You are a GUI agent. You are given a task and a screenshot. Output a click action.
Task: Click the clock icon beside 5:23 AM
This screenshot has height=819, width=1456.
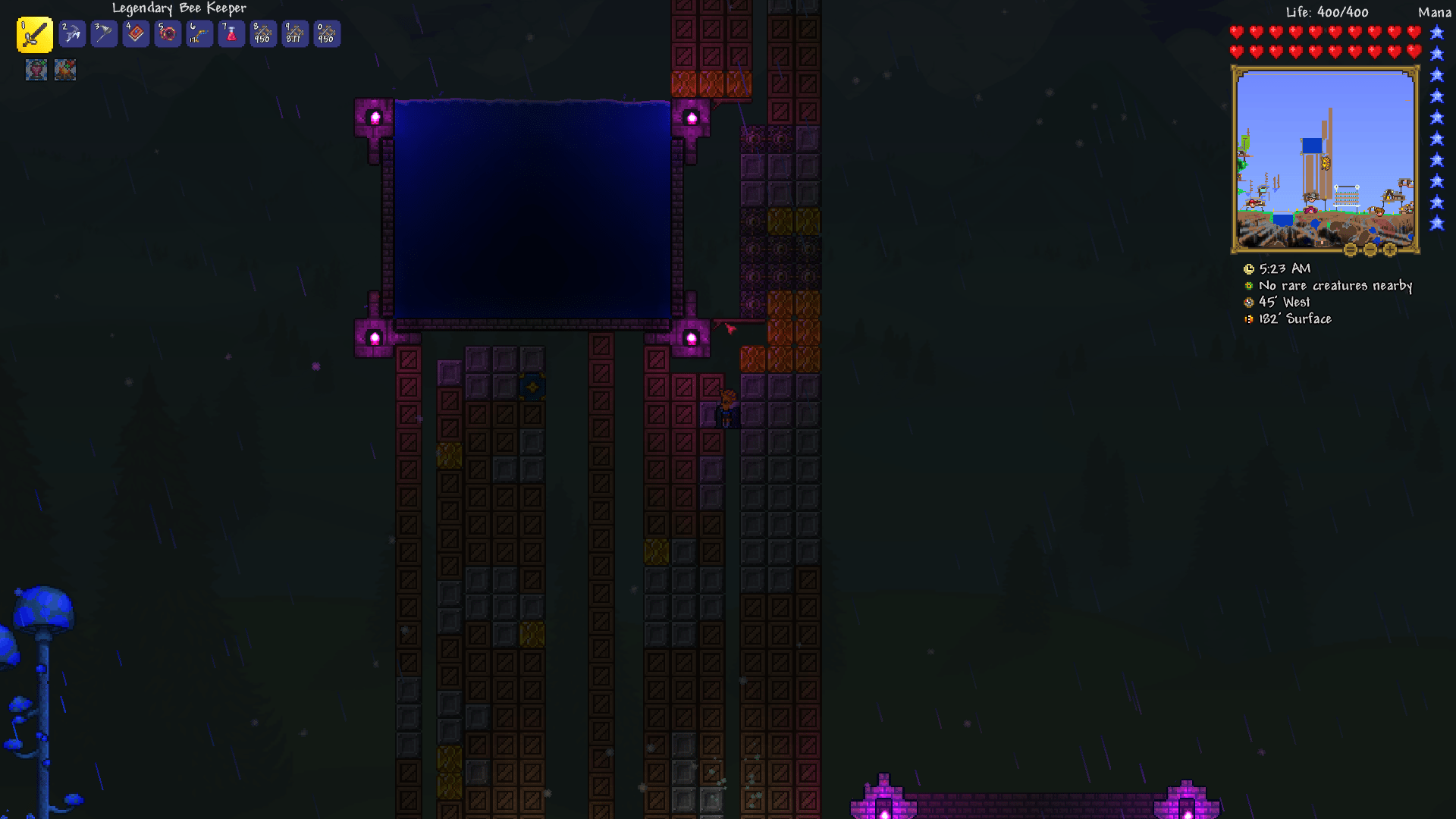(x=1249, y=268)
